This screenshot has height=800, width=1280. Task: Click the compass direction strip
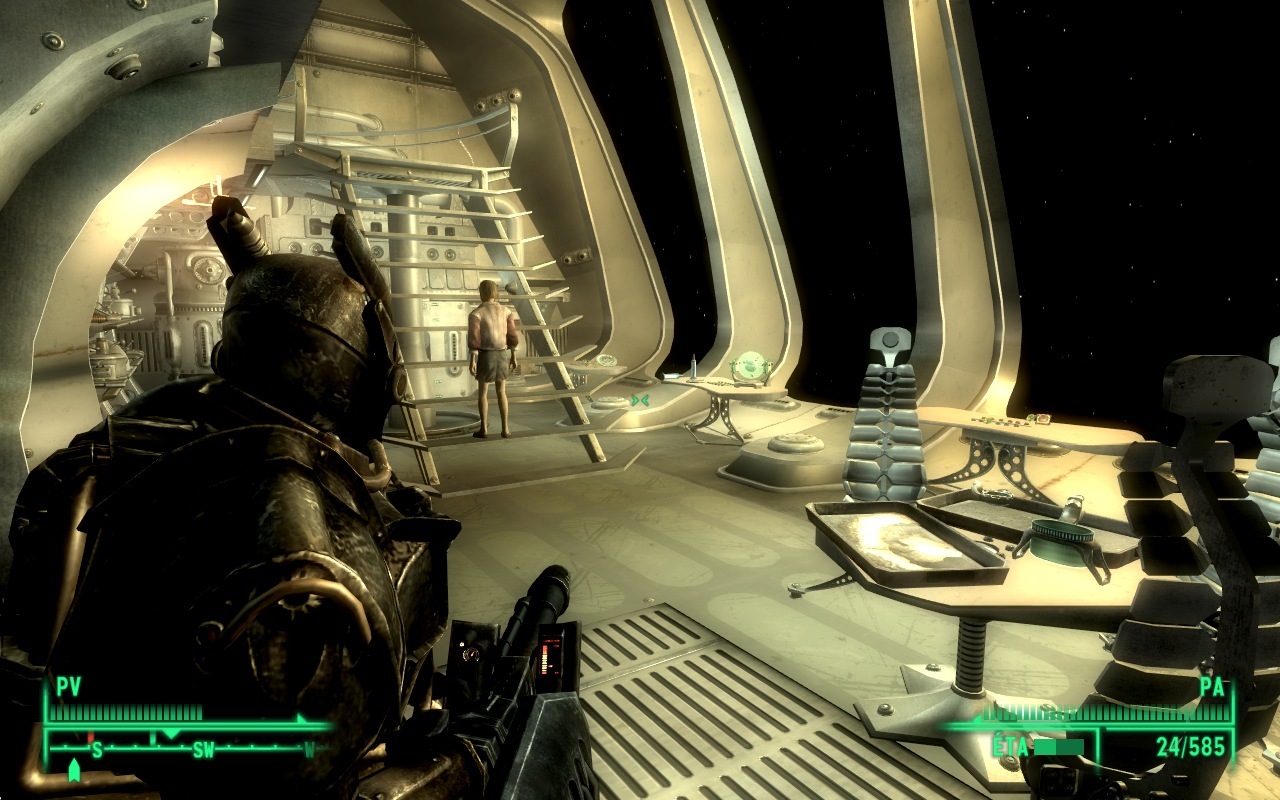tap(187, 746)
